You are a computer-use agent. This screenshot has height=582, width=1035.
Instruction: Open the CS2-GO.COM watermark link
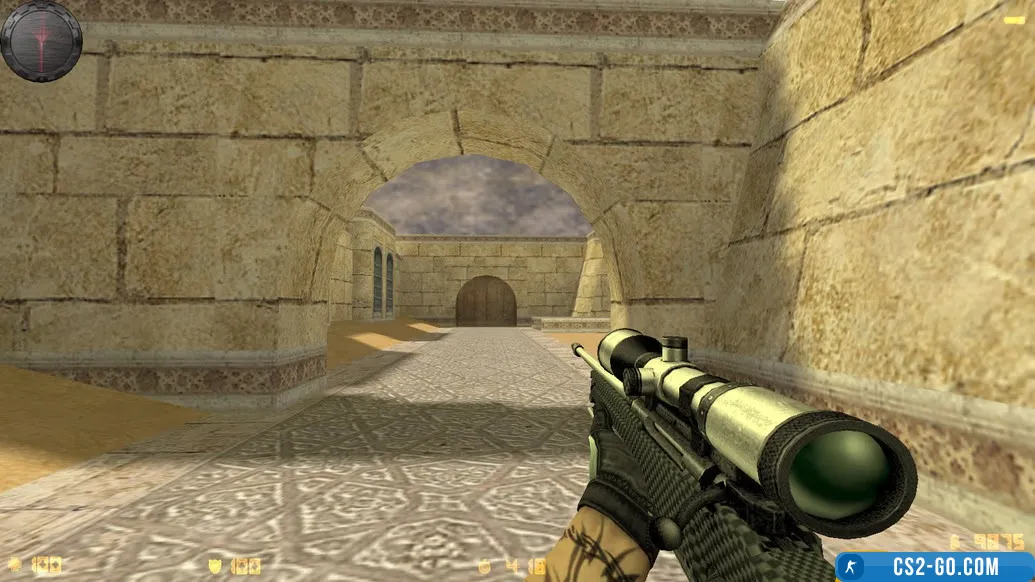point(934,567)
